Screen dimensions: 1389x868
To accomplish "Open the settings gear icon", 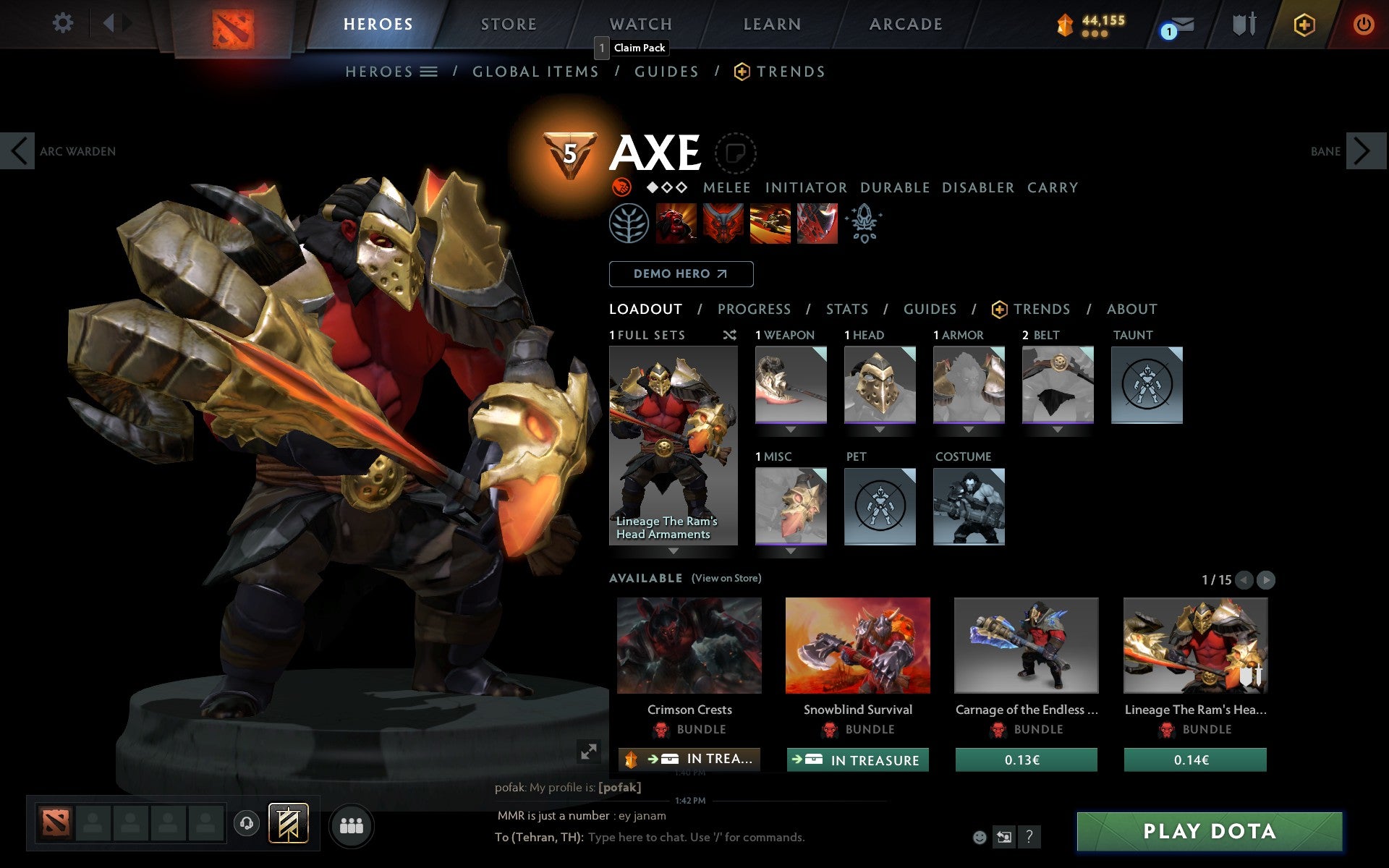I will pos(64,23).
